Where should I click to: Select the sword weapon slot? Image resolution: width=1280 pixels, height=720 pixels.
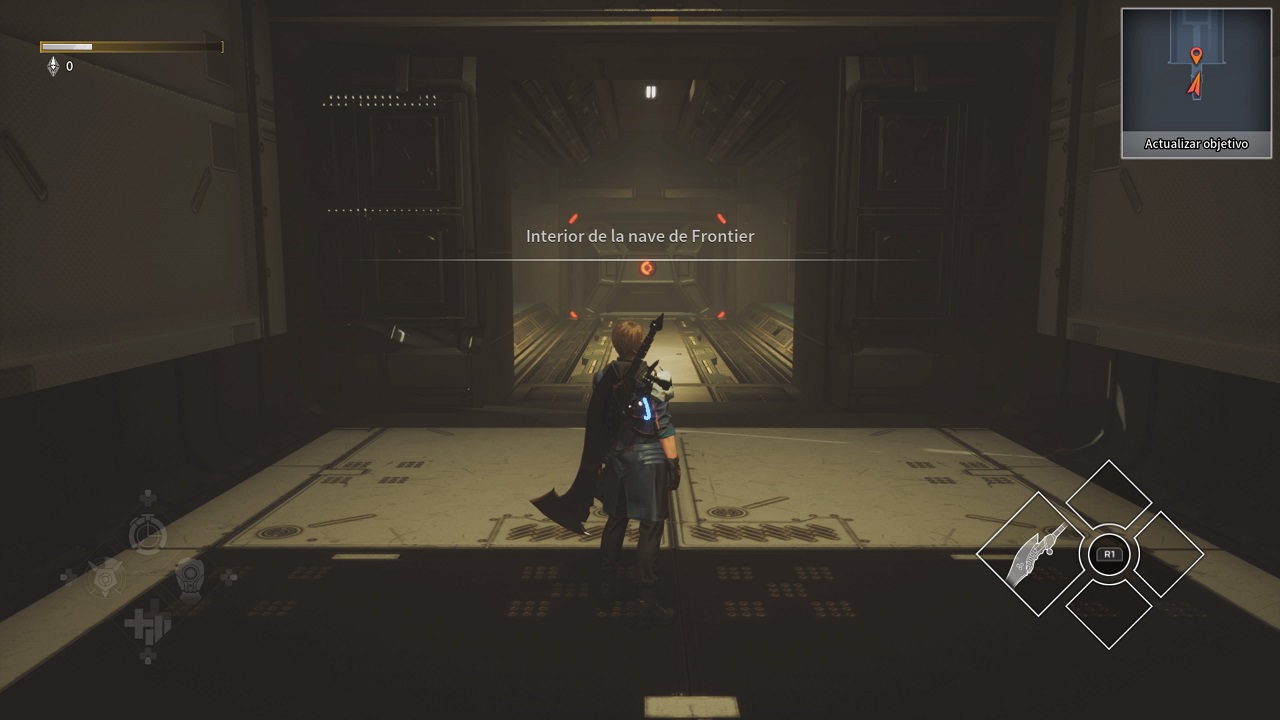pos(1036,555)
